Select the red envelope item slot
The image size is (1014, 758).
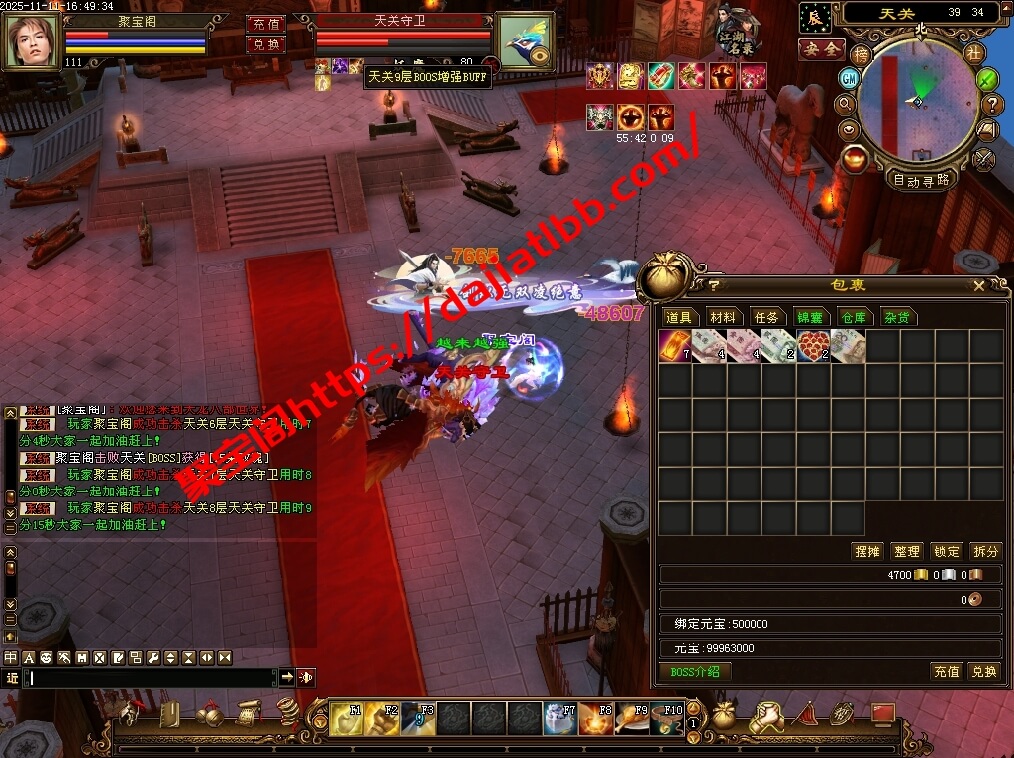tap(675, 346)
